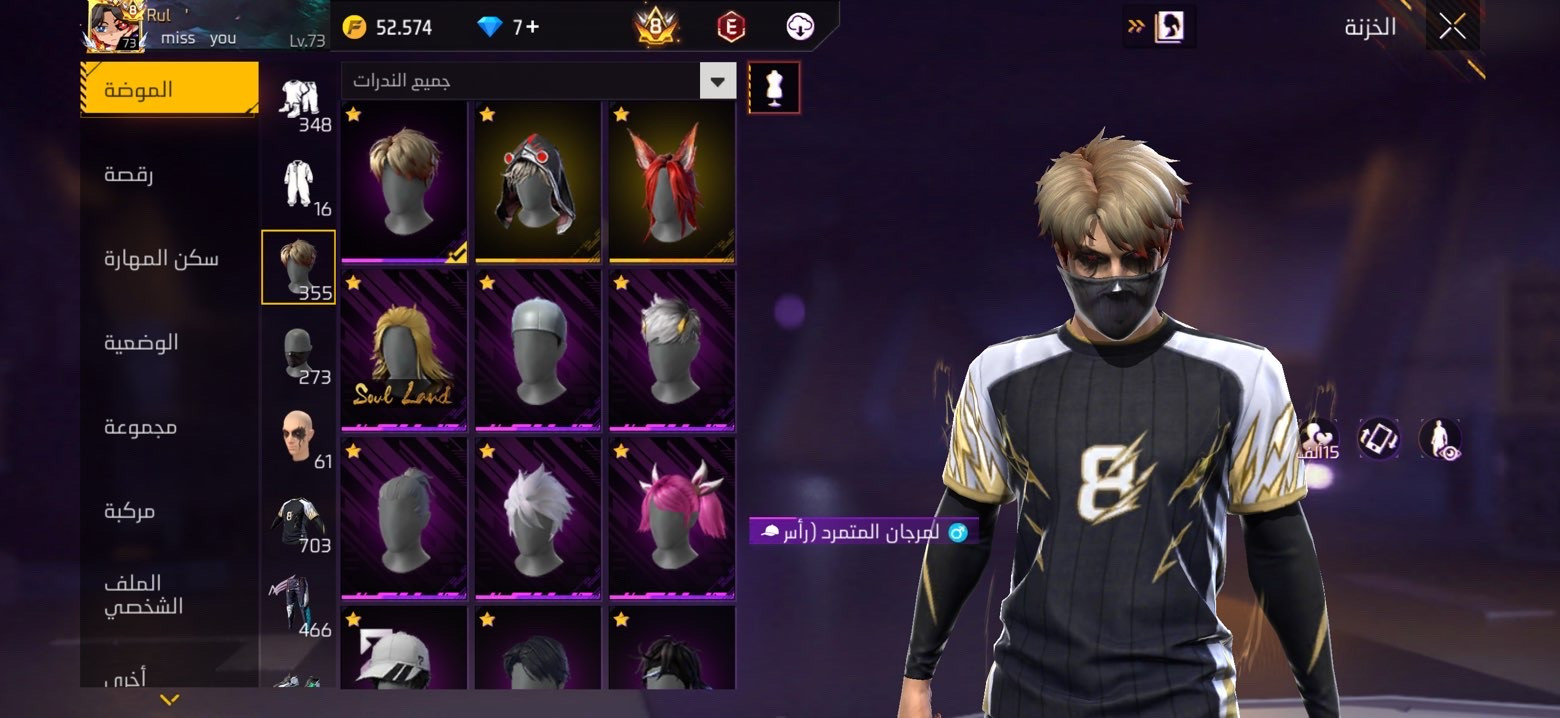Switch to the مجموعة collection tab
1560x718 pixels.
pos(140,427)
